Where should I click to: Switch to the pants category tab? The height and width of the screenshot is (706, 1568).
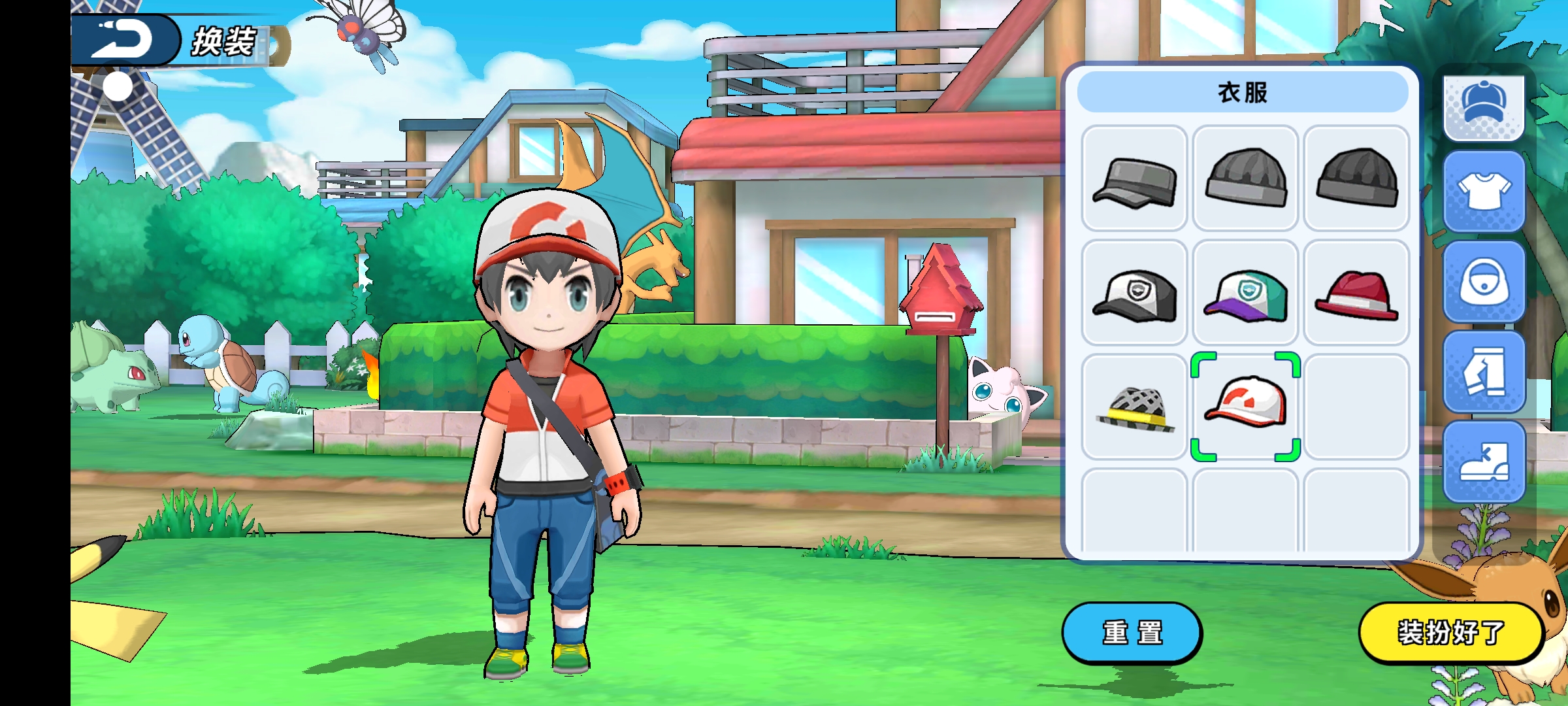pos(1484,372)
